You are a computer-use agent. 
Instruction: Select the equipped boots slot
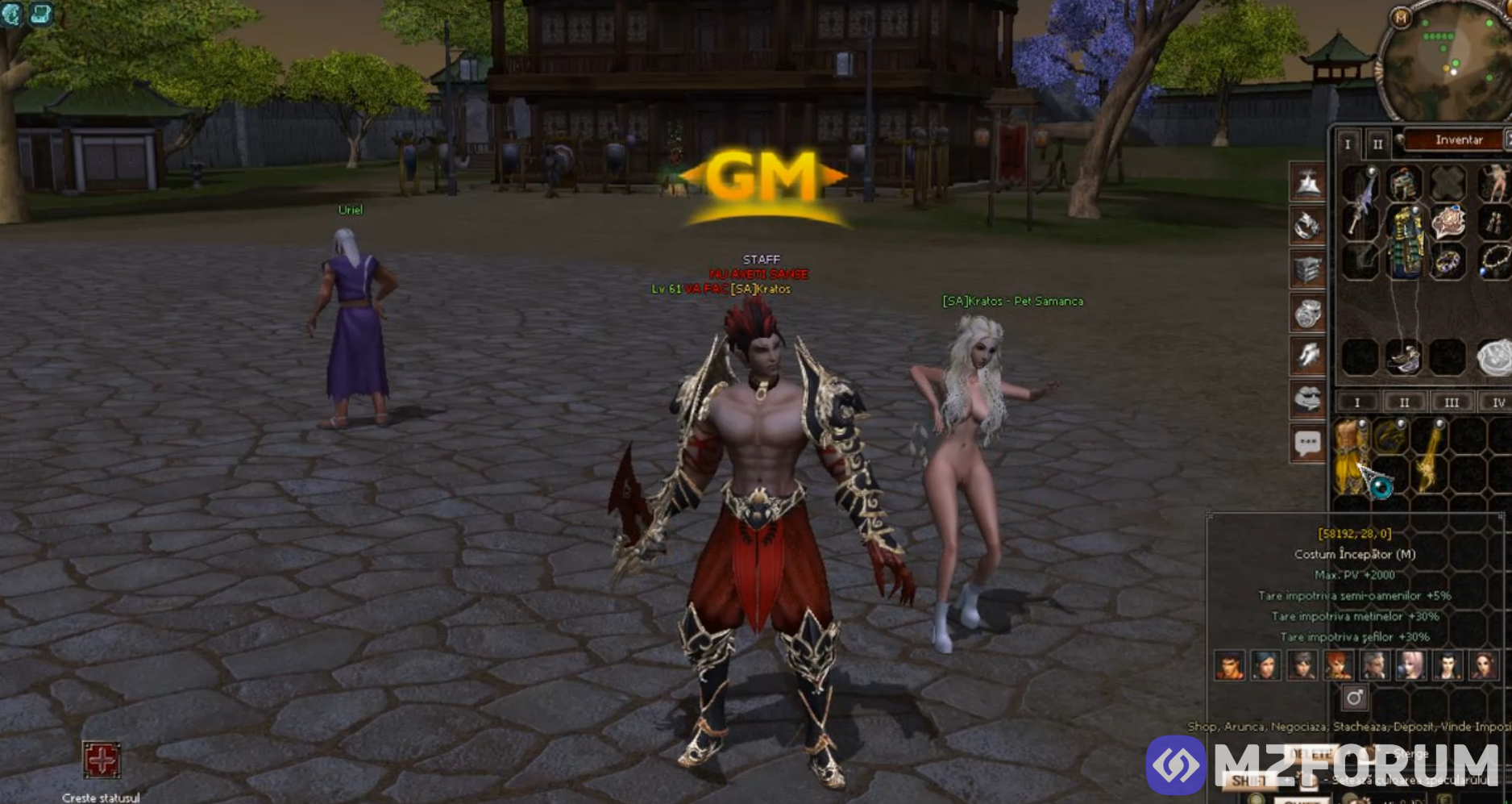click(1404, 357)
